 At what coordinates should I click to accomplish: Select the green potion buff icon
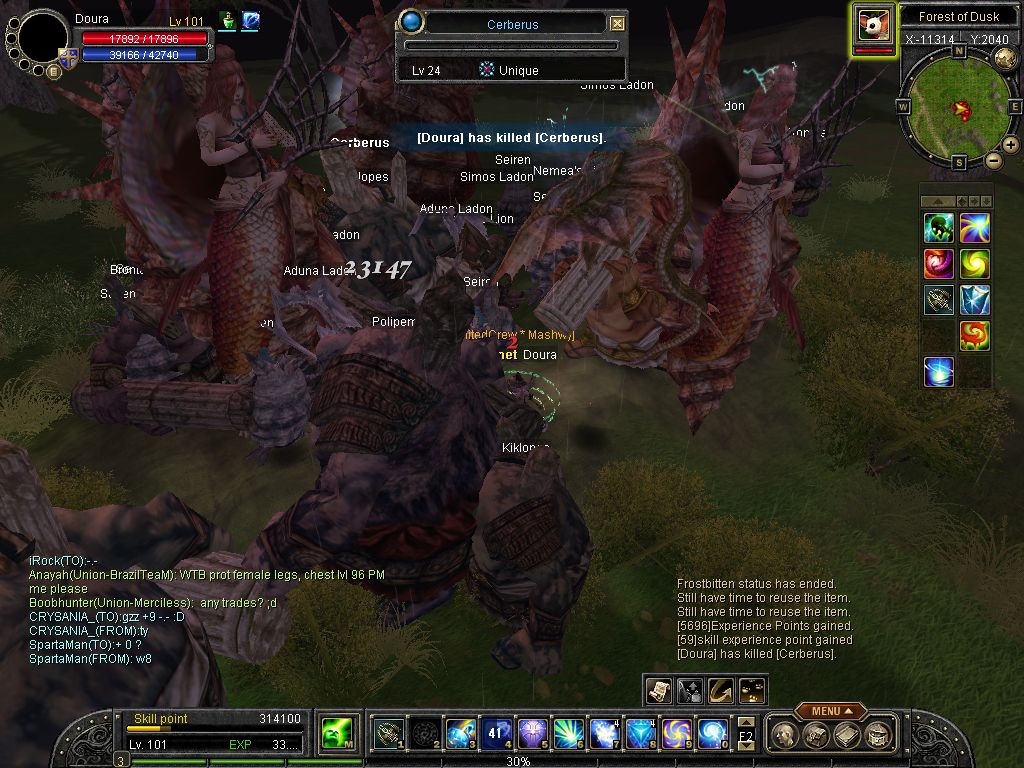coord(227,21)
